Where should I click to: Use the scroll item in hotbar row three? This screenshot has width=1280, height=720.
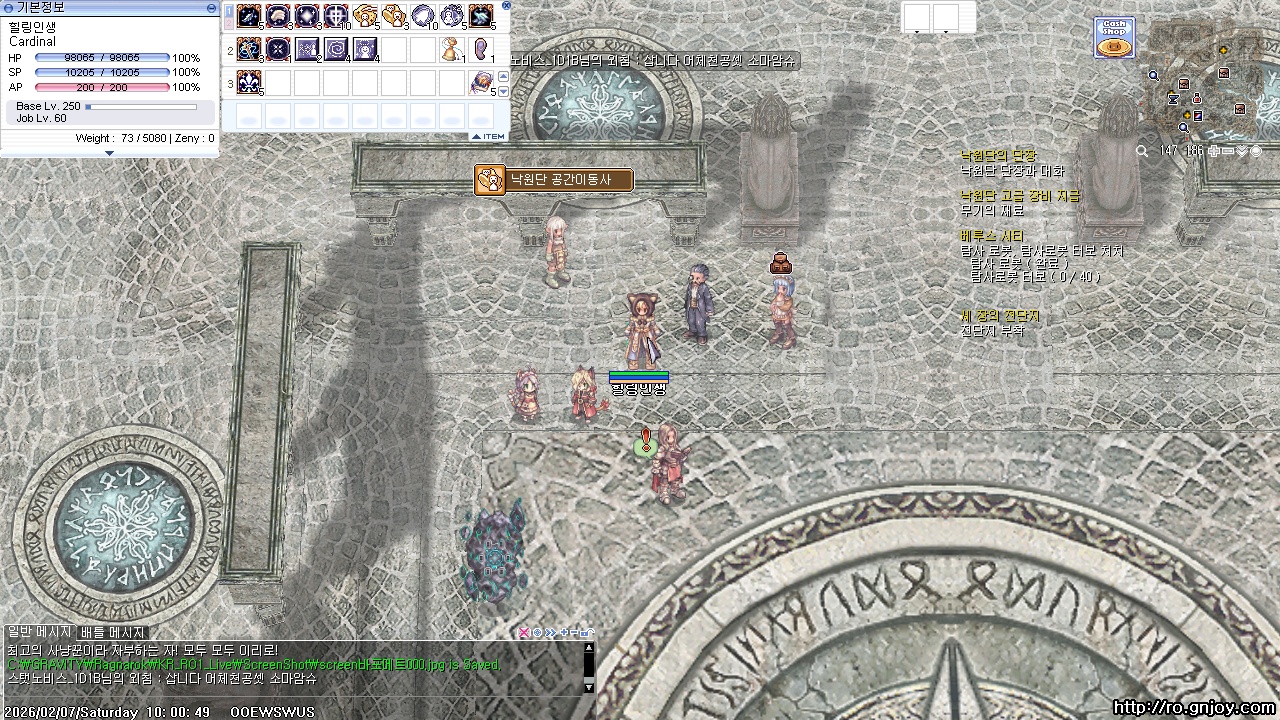(481, 83)
